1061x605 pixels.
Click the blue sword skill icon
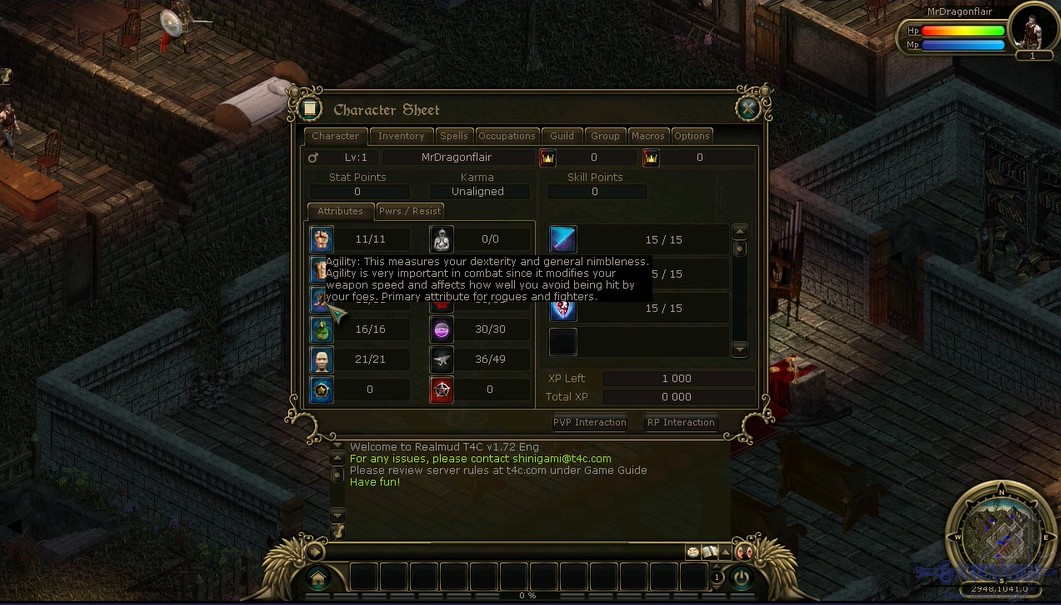563,239
